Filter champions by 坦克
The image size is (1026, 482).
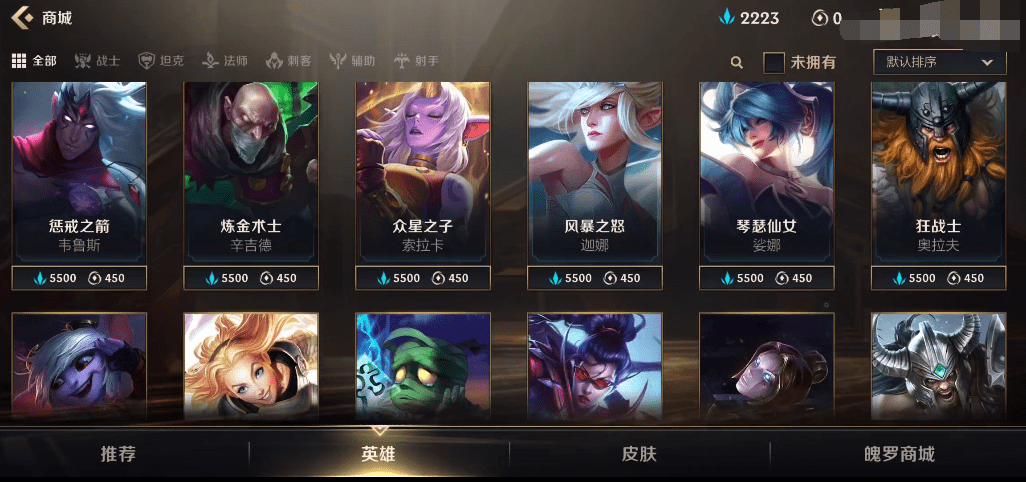pyautogui.click(x=161, y=61)
